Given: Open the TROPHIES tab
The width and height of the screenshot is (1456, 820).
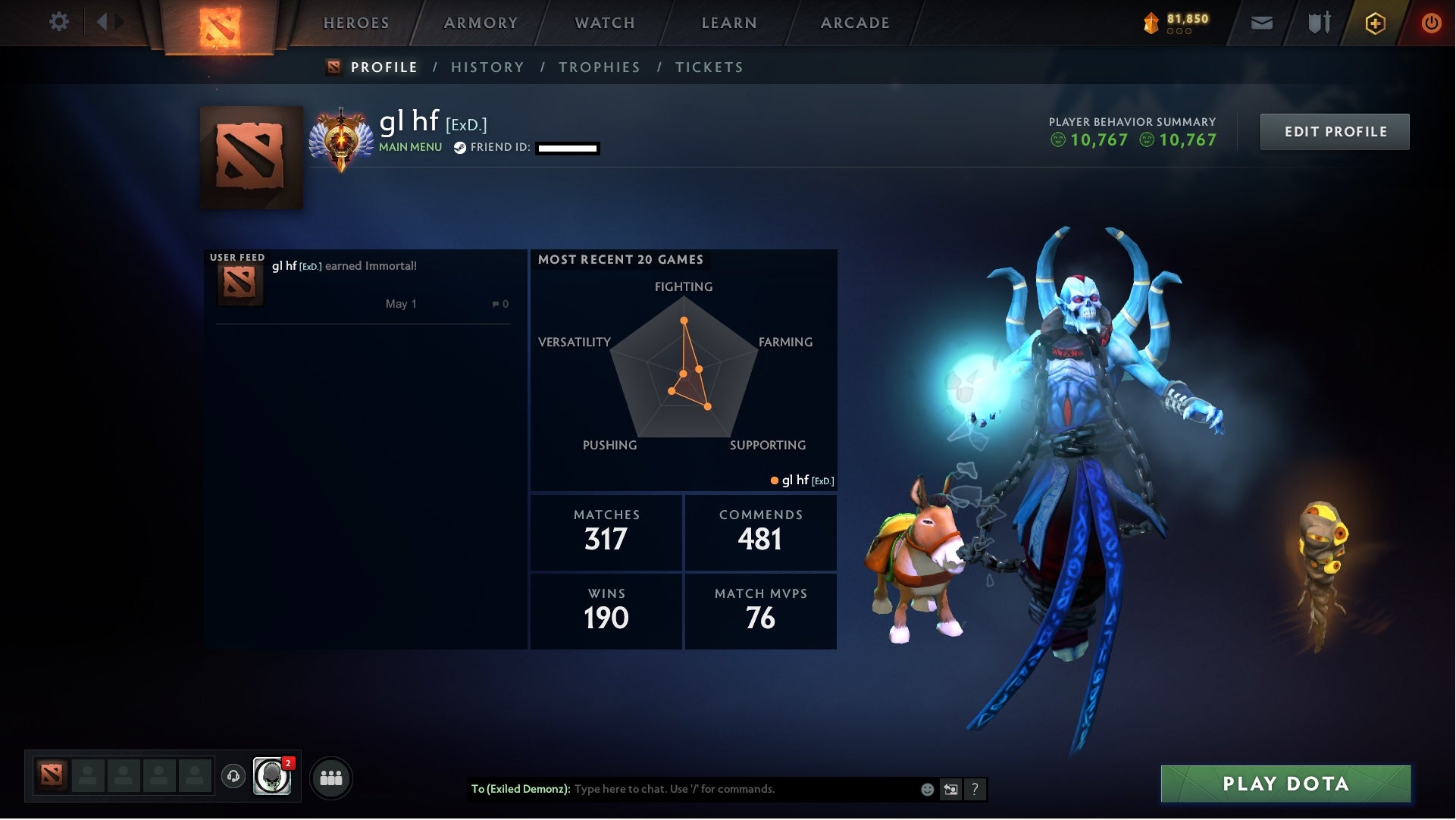Looking at the screenshot, I should click(x=600, y=67).
